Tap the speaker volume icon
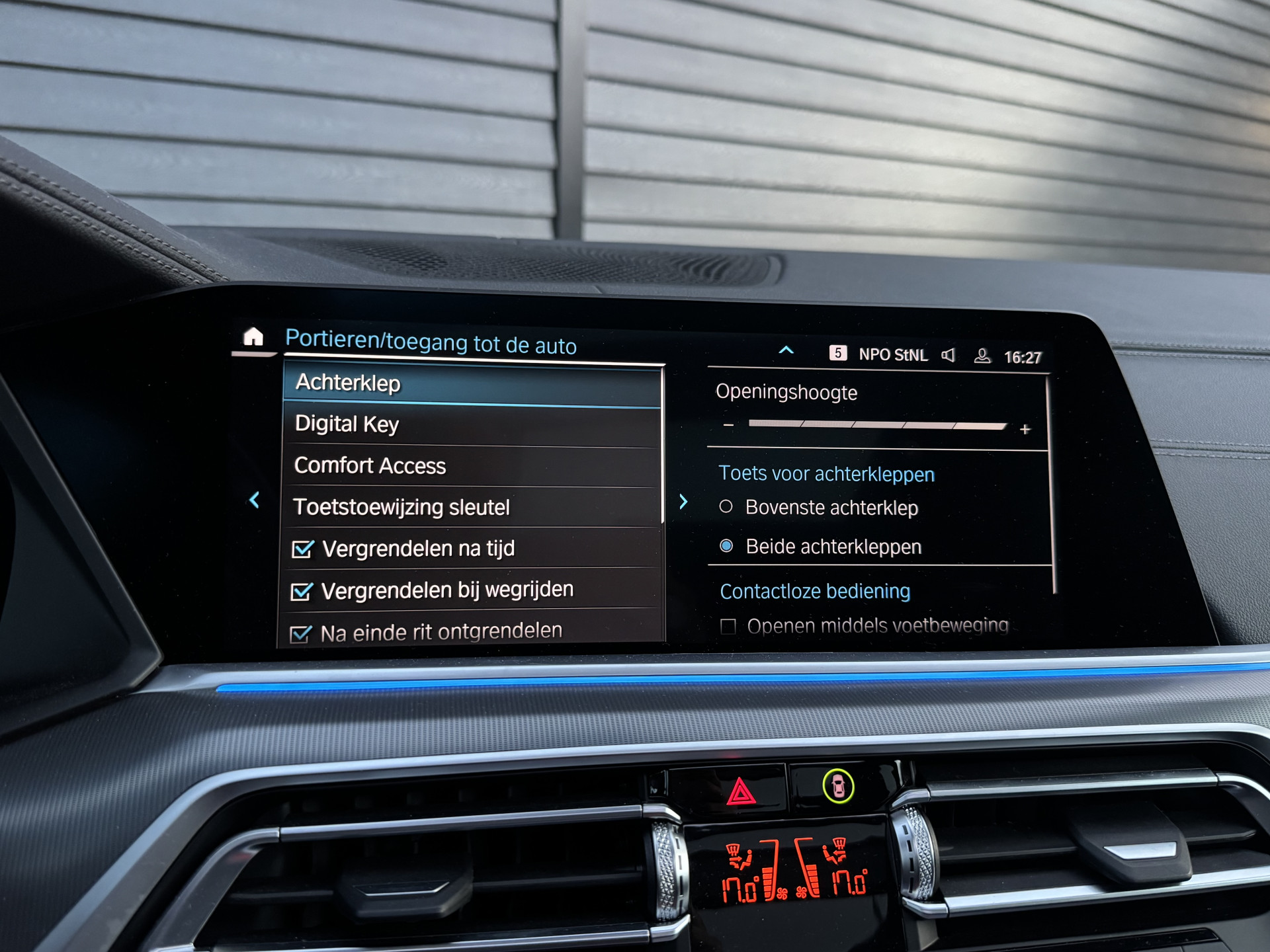1270x952 pixels. 949,356
